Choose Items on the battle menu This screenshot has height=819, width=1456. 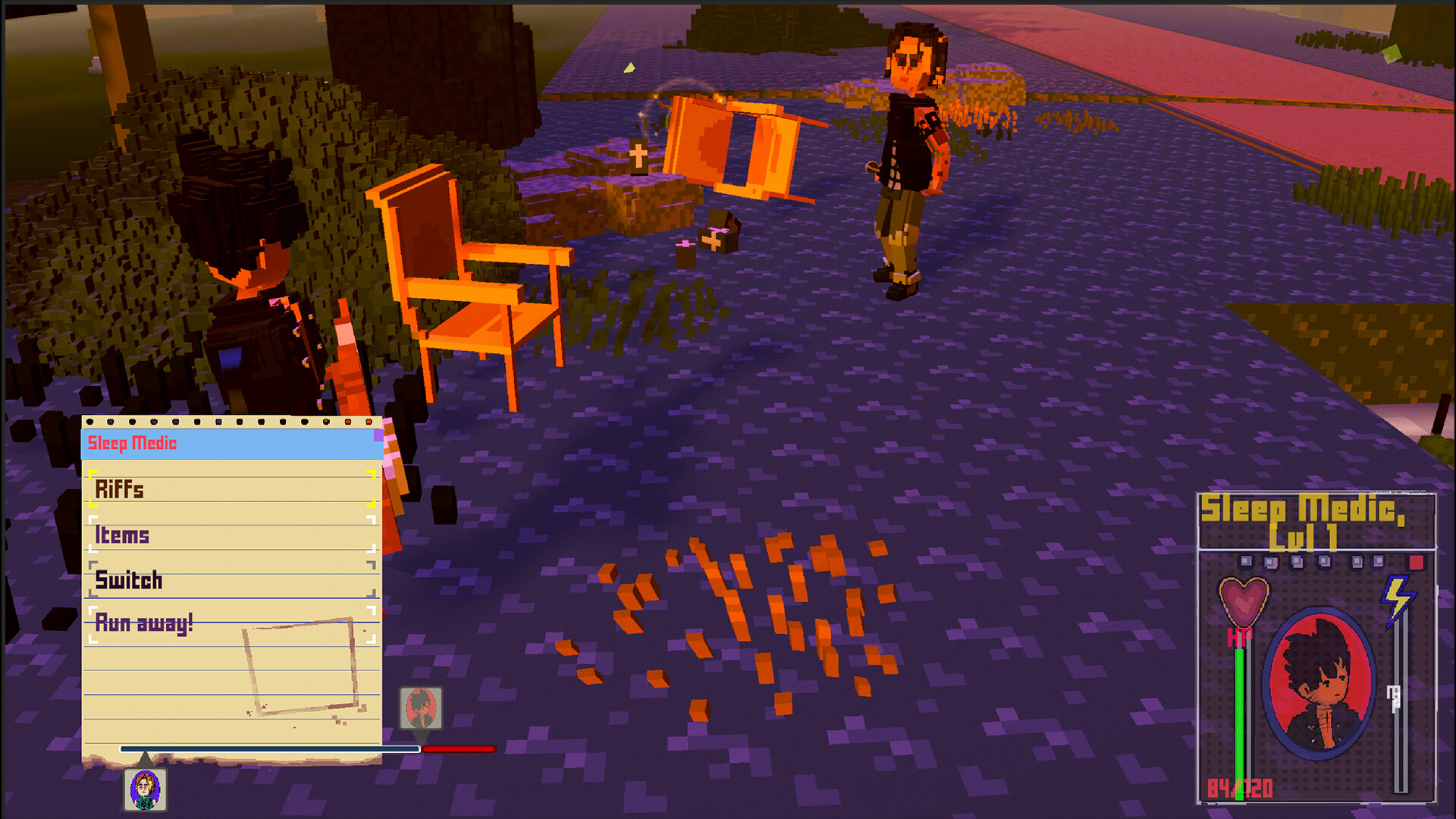pos(121,535)
